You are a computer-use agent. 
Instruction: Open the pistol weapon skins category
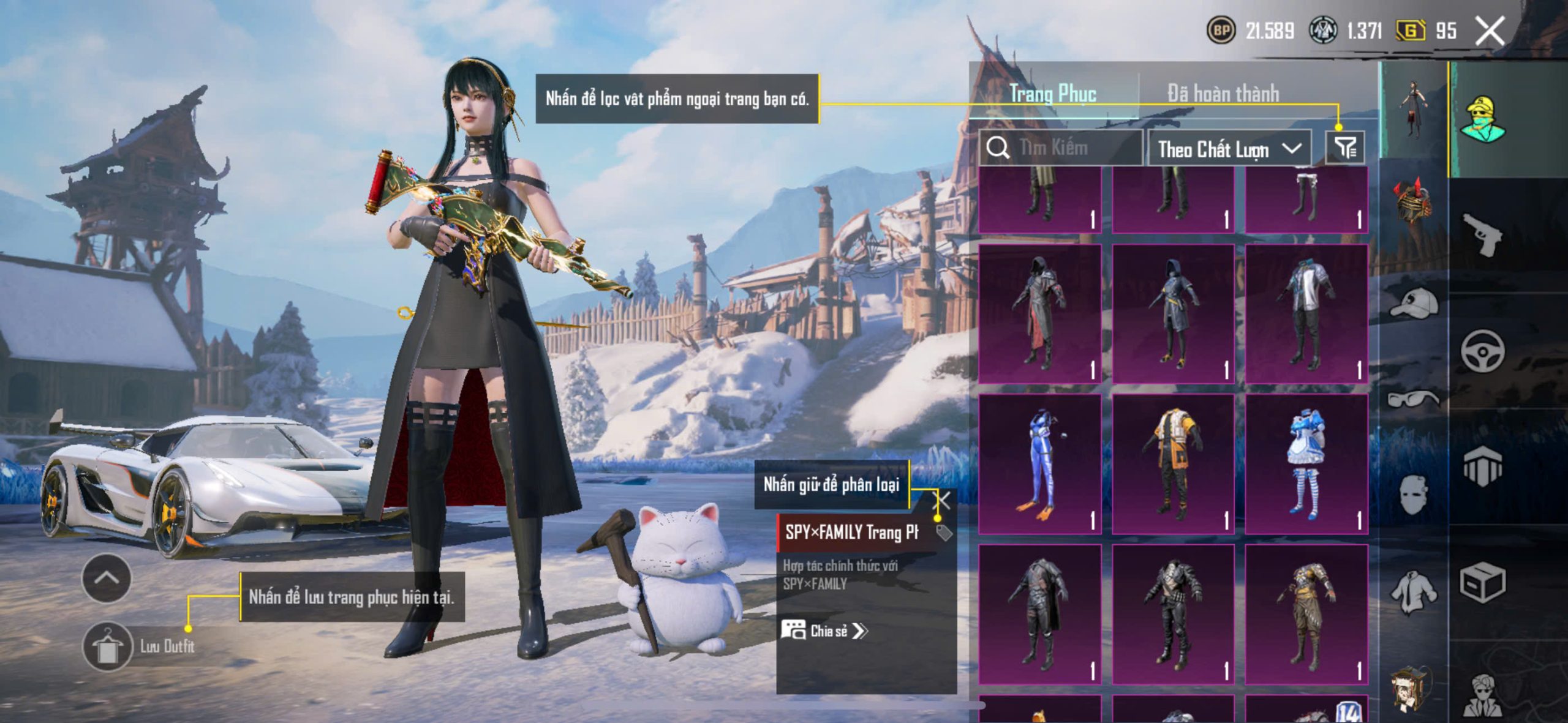tap(1482, 235)
